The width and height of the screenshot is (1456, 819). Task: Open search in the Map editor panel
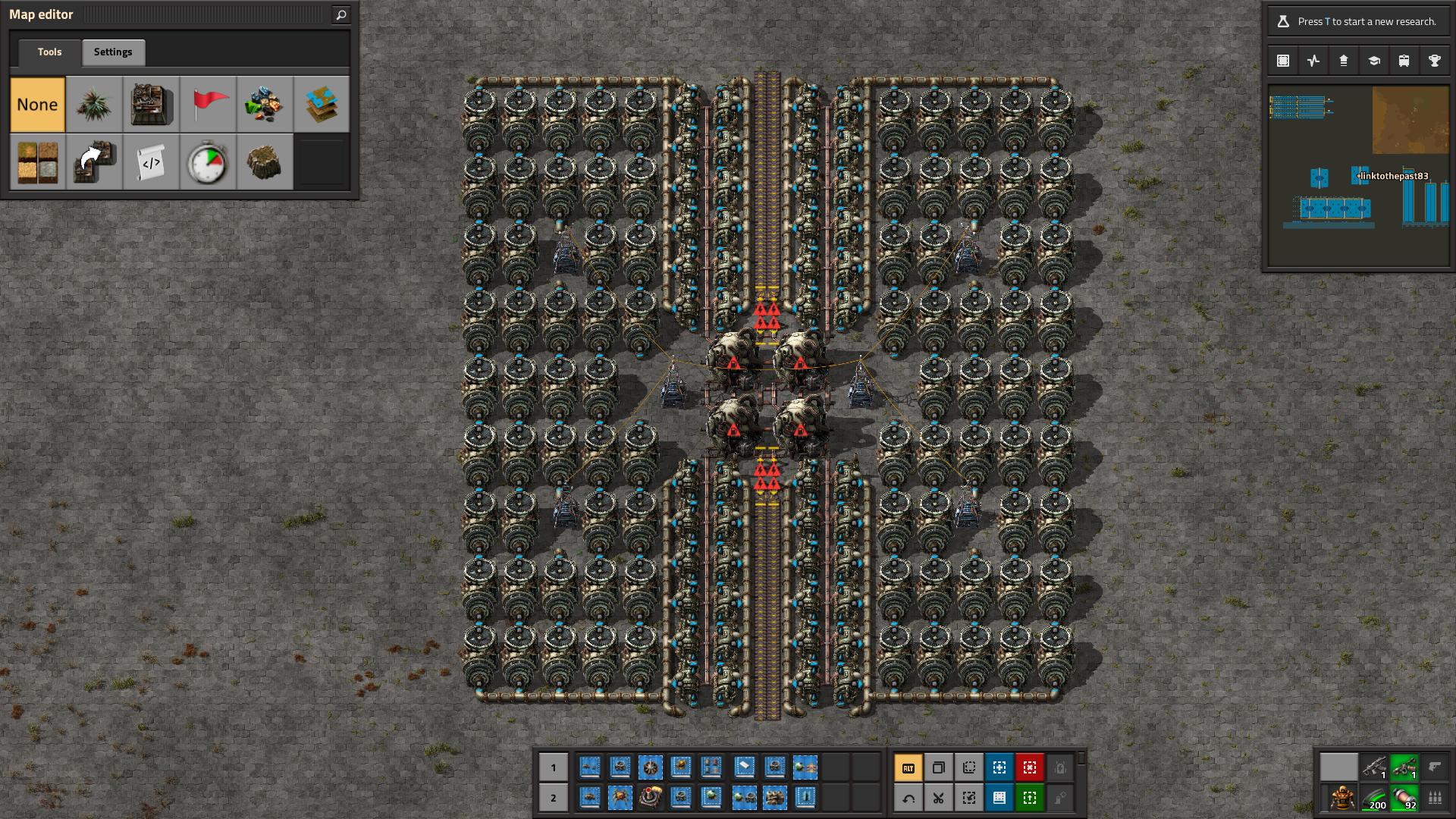[x=340, y=14]
